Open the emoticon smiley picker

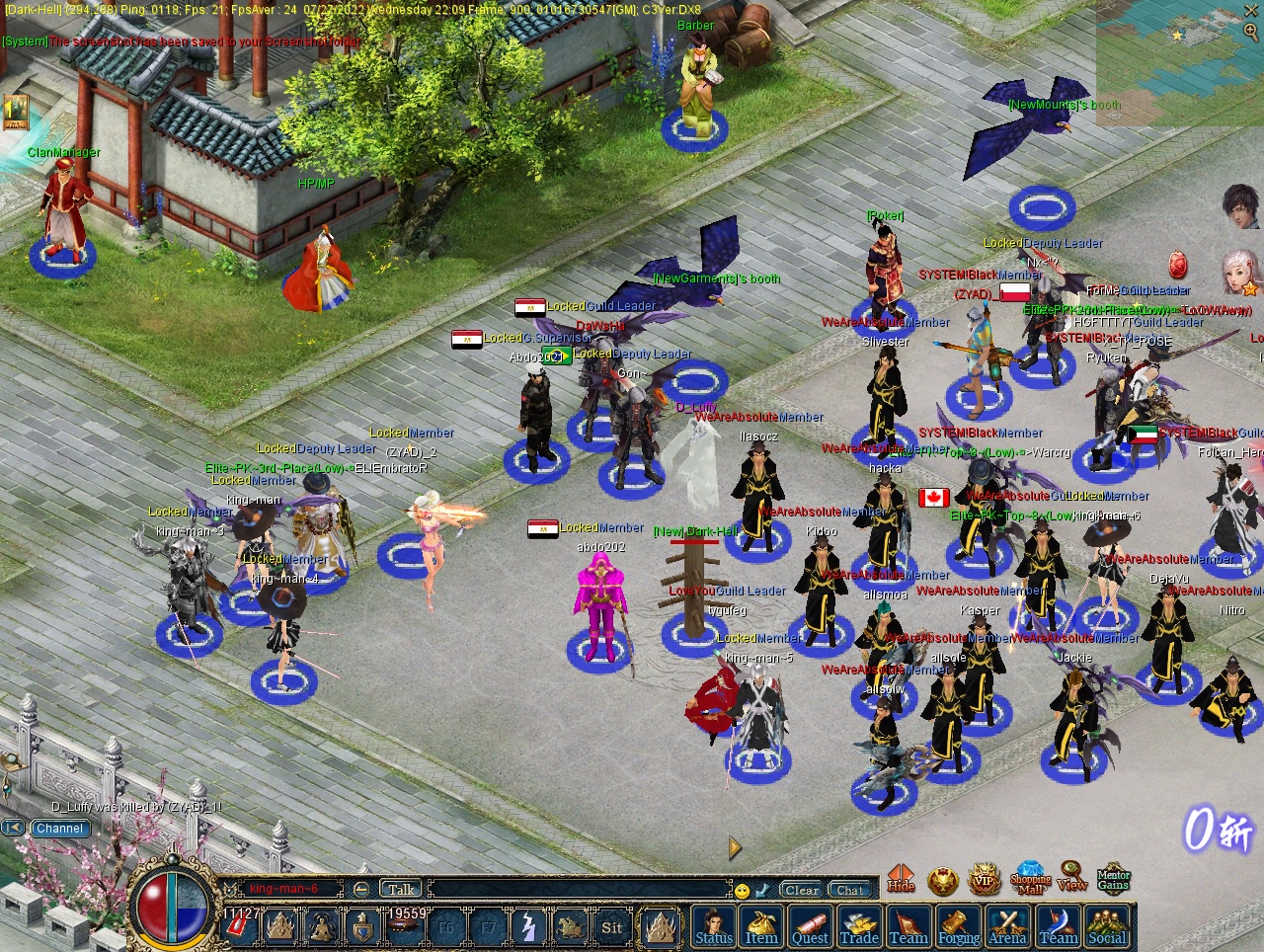[743, 891]
